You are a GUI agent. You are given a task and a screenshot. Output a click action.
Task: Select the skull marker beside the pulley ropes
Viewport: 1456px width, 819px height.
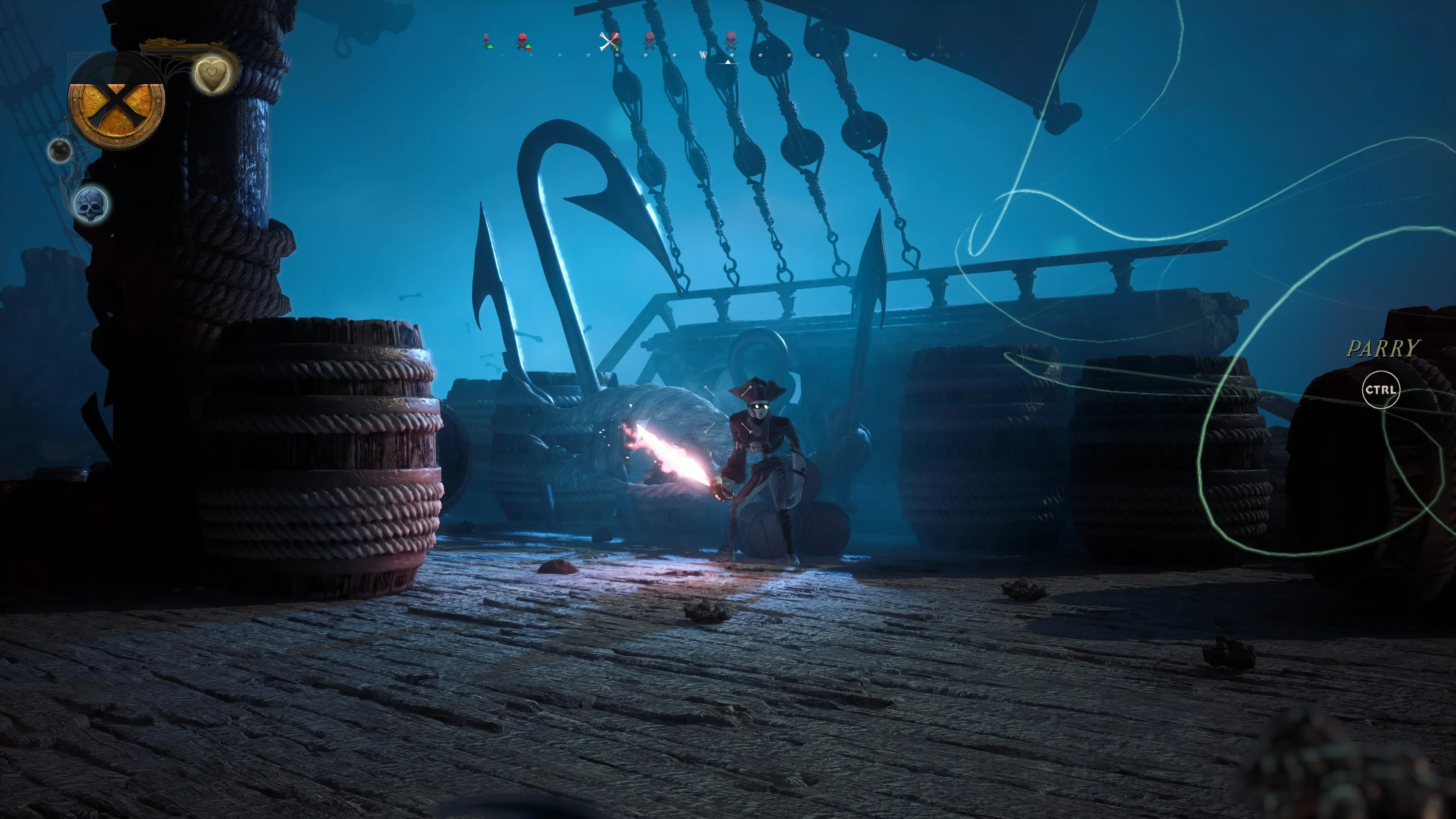click(x=650, y=39)
